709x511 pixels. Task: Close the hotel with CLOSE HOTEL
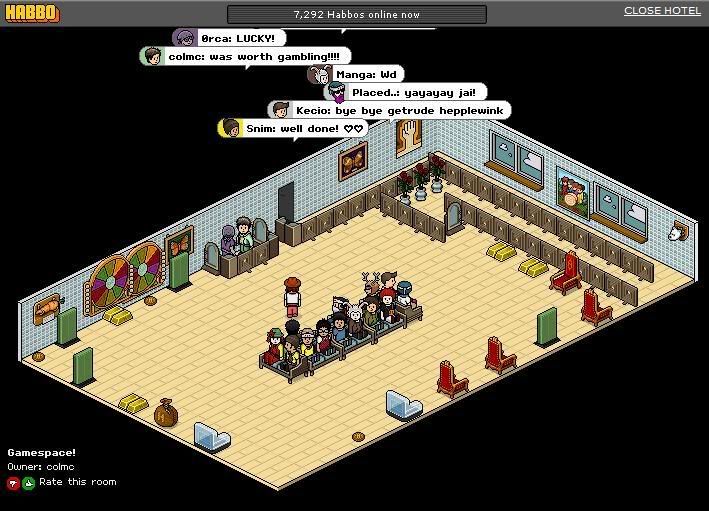point(662,11)
